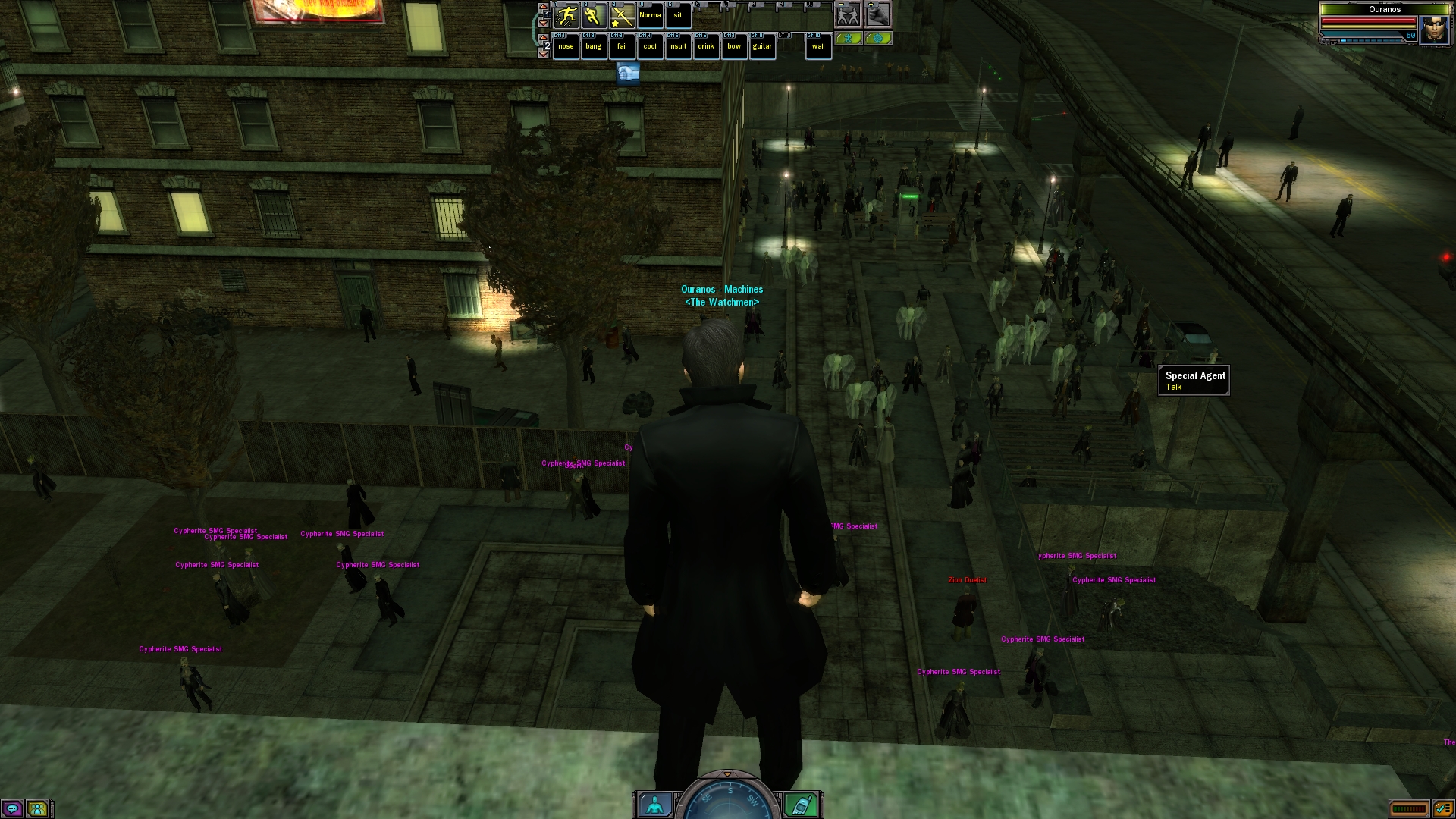This screenshot has width=1456, height=819.
Task: Trigger the 'fail' emote slot
Action: point(622,46)
